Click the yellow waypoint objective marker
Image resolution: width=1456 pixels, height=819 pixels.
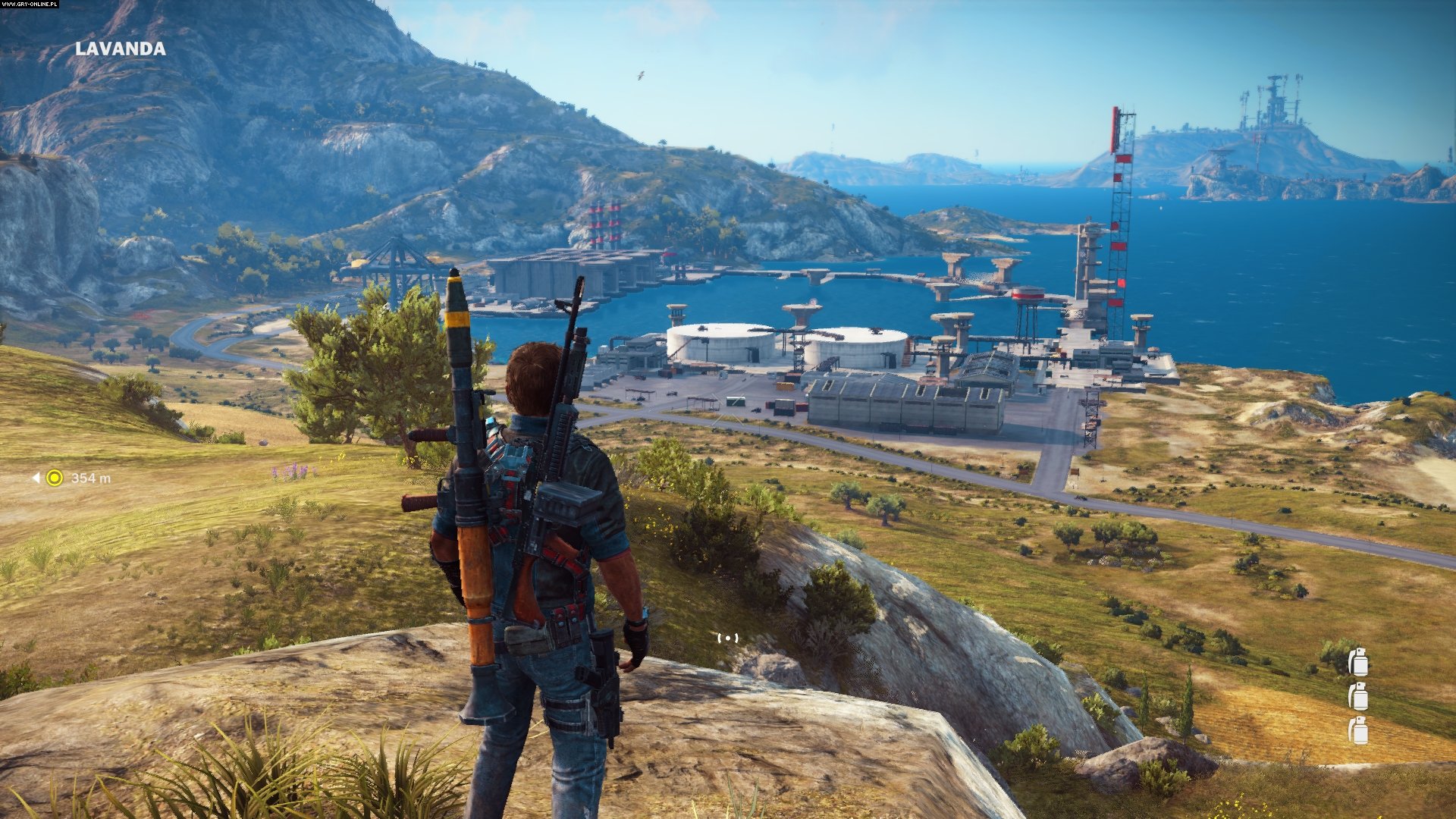(54, 478)
